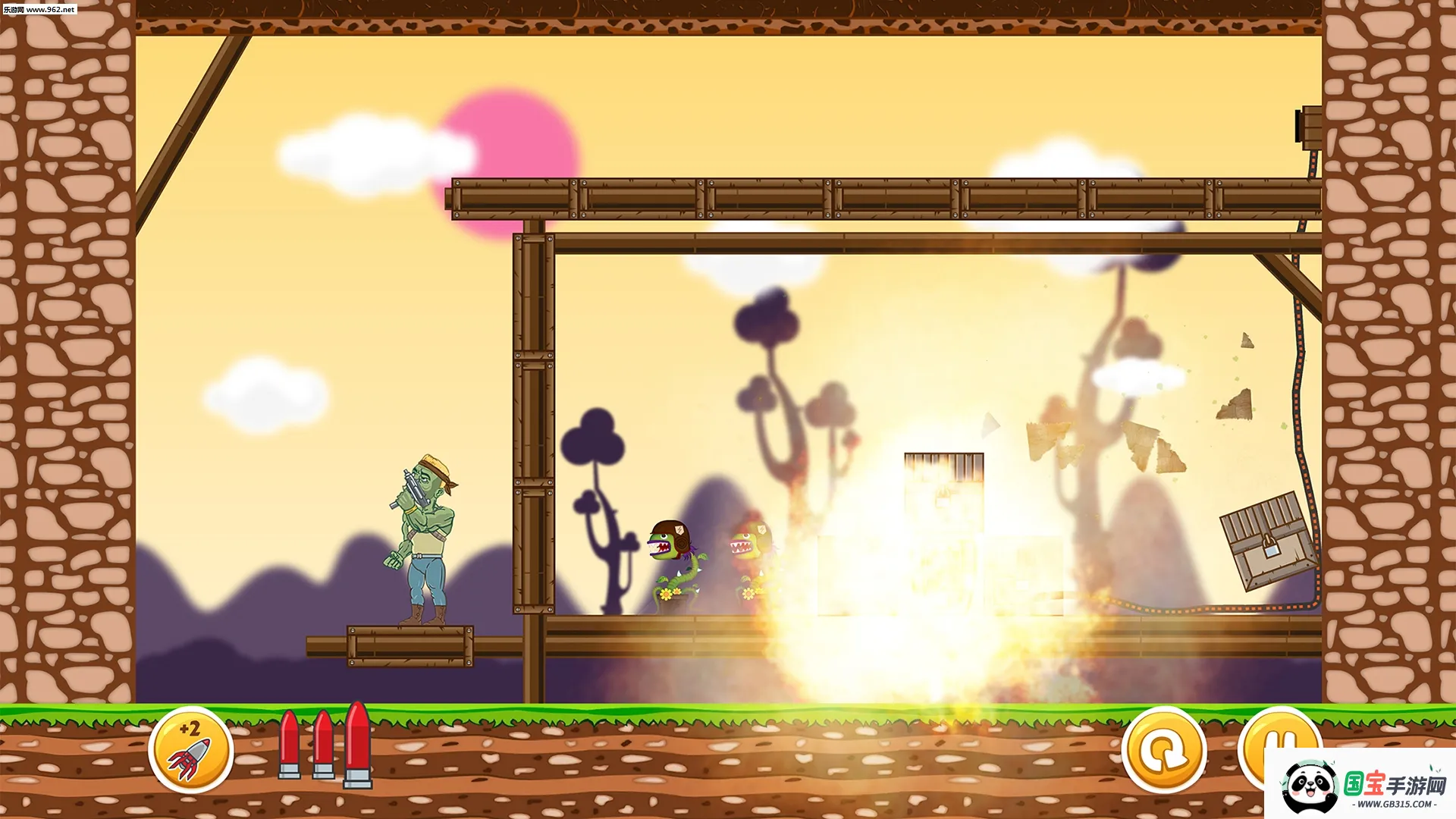1456x819 pixels.
Task: Restart the level with the retry button
Action: [x=1163, y=749]
